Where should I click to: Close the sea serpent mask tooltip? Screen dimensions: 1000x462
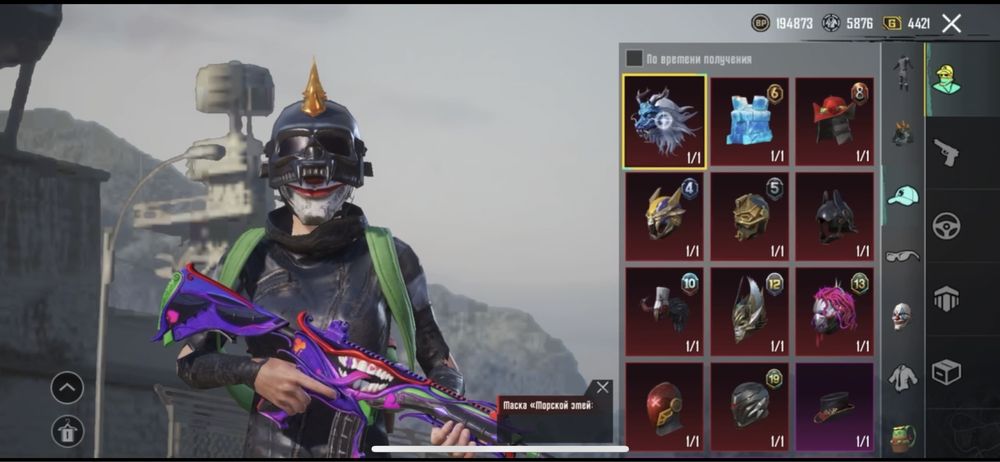click(602, 387)
